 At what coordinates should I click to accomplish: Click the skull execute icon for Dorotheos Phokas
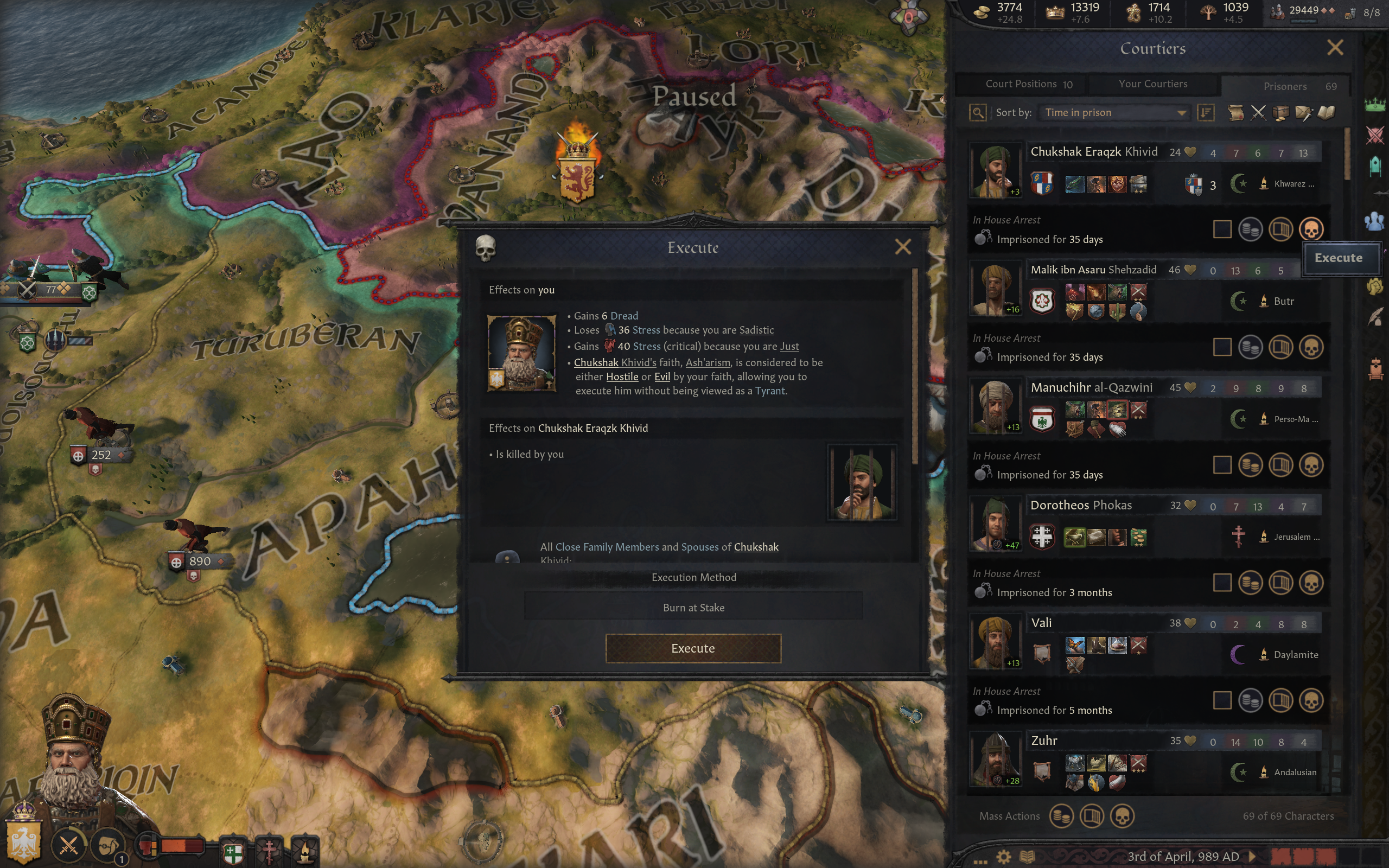point(1311,583)
